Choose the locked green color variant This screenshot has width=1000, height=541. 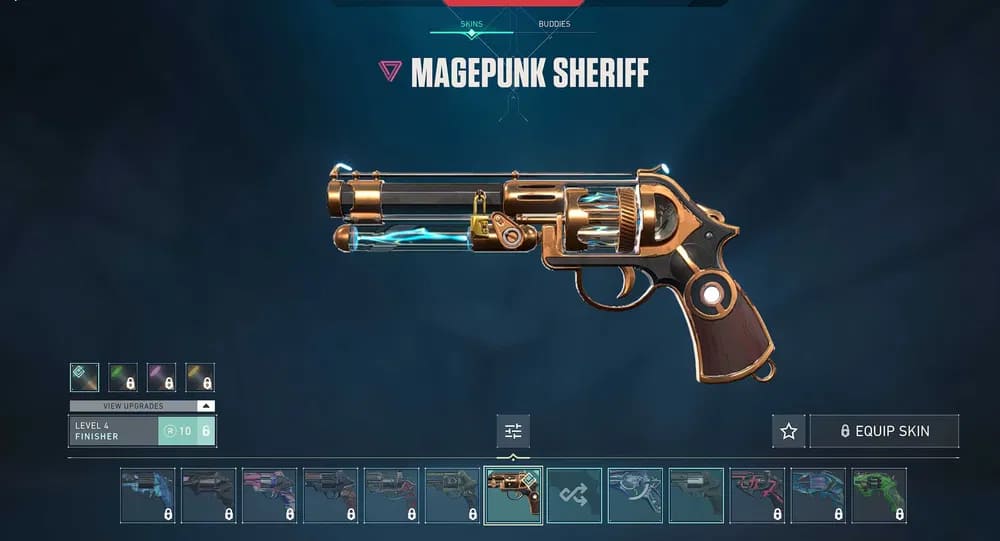click(x=123, y=377)
